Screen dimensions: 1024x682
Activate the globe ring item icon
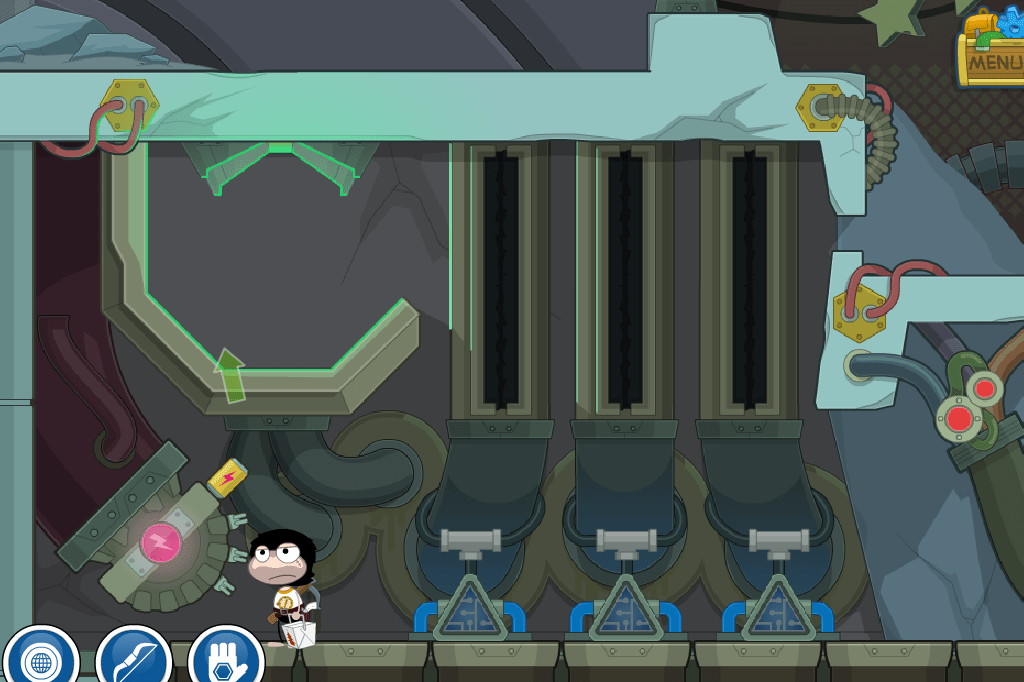41,661
